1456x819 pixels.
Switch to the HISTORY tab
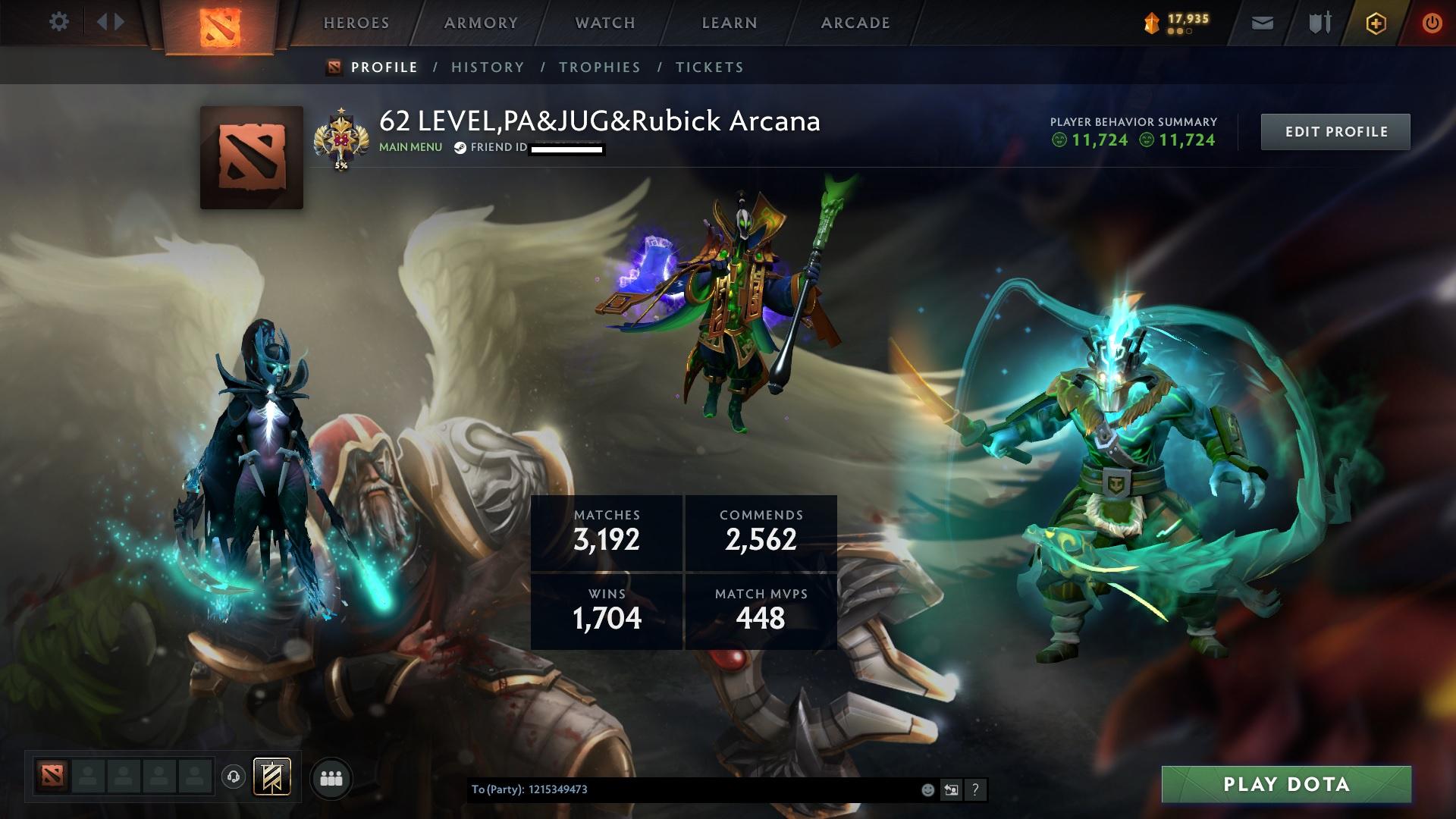coord(487,67)
